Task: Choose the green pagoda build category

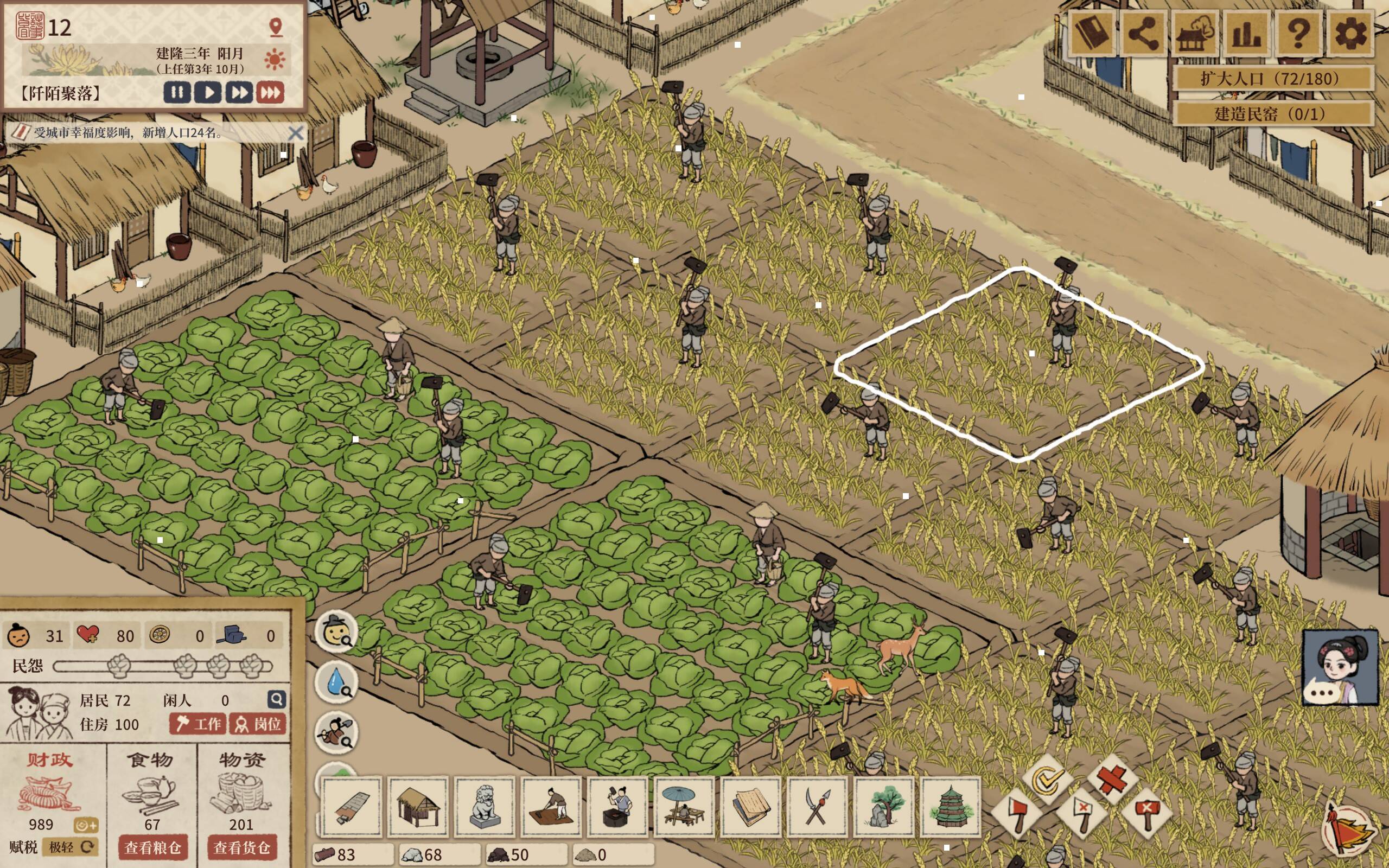Action: 950,807
